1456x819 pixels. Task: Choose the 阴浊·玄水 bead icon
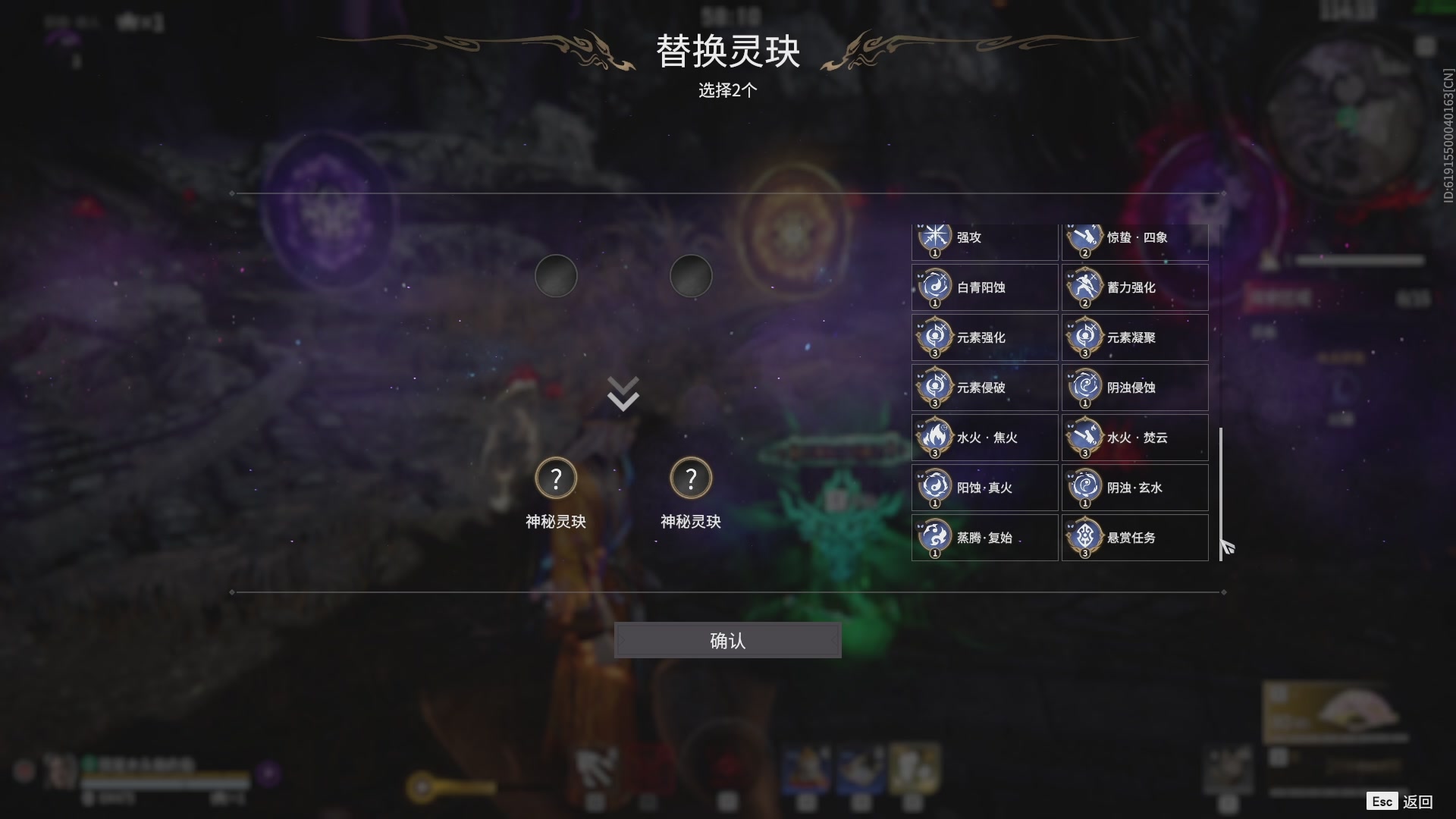1135,488
